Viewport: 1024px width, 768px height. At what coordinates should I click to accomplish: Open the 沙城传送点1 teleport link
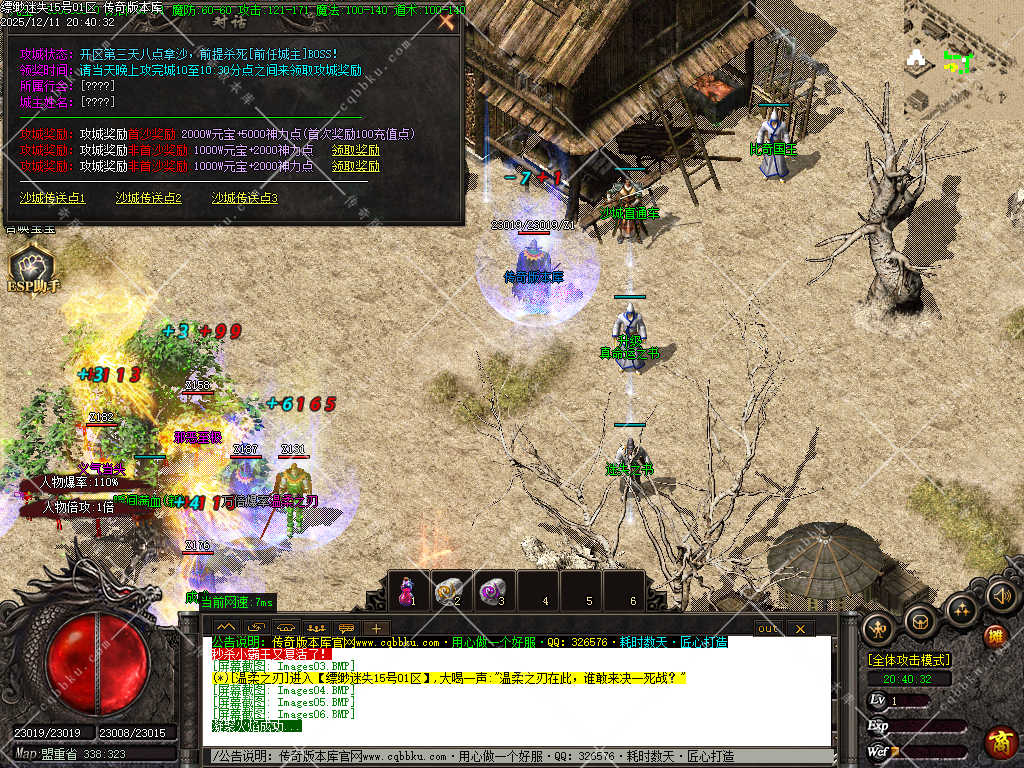pos(52,198)
